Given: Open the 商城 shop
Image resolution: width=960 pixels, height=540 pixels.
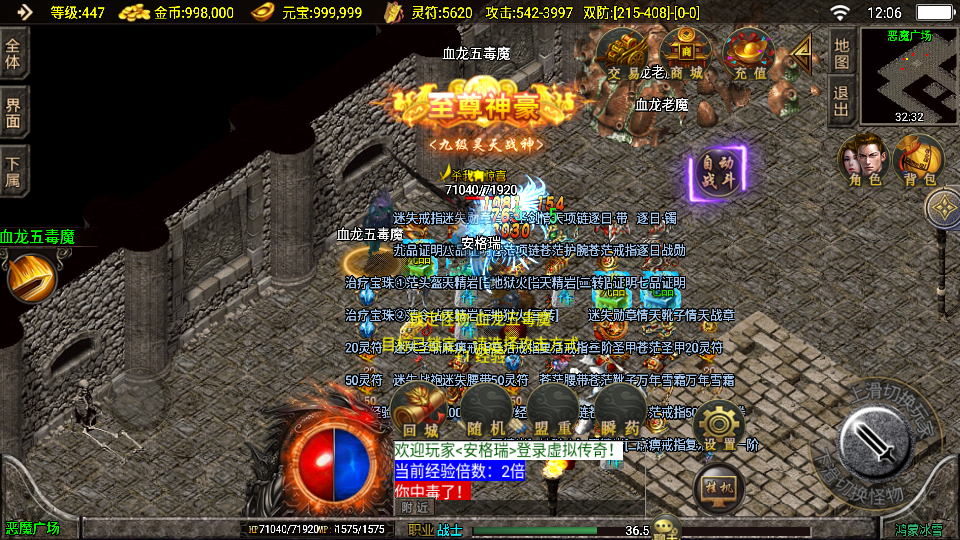Looking at the screenshot, I should coord(686,54).
